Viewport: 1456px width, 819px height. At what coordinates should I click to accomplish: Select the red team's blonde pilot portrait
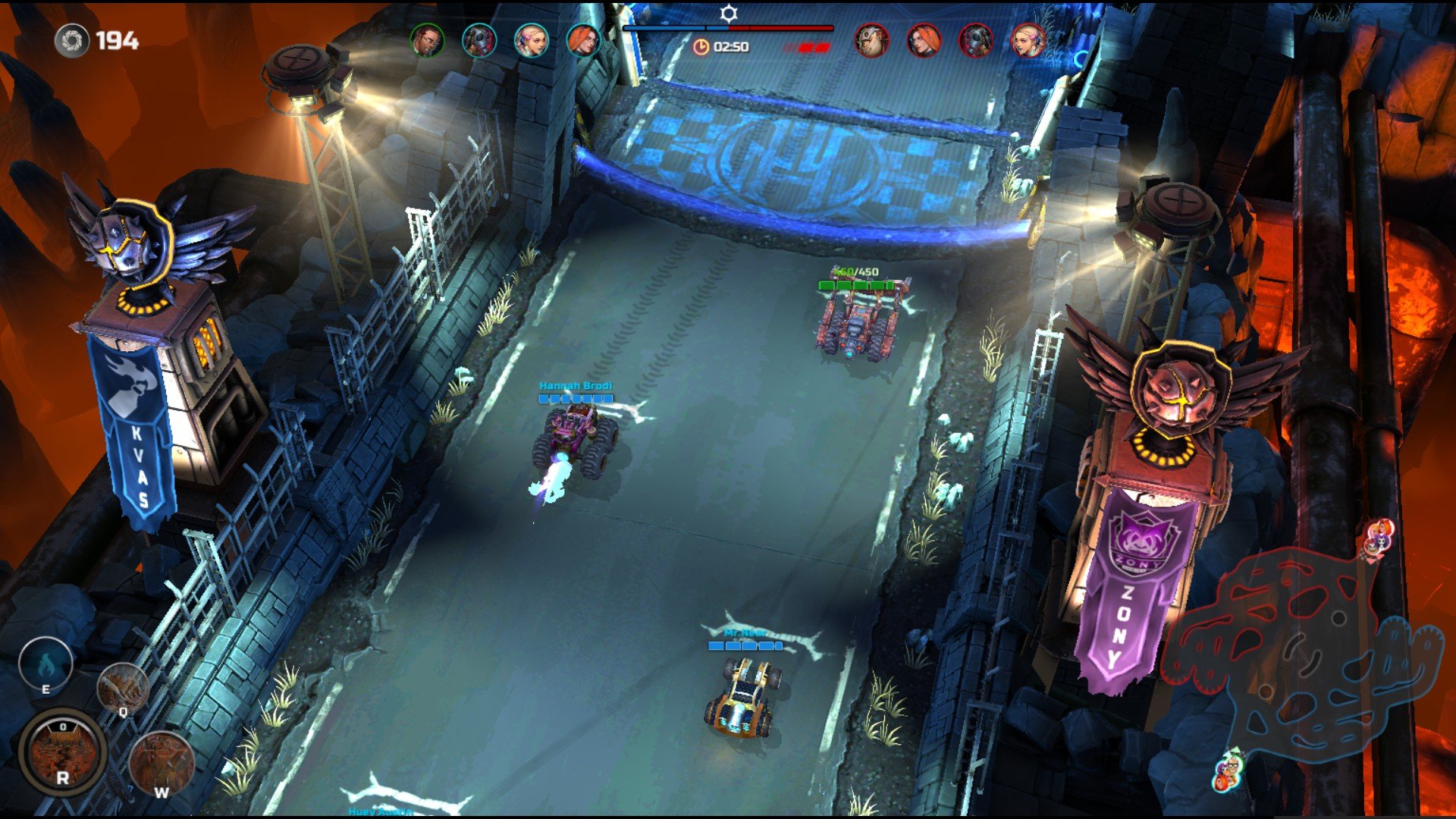point(1028,40)
